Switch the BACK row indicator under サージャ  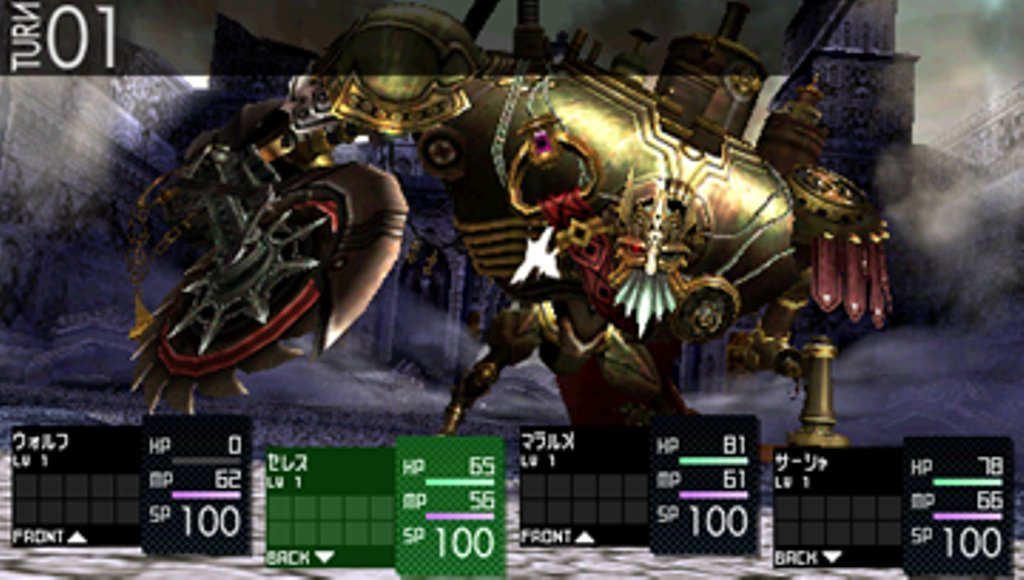pos(810,558)
